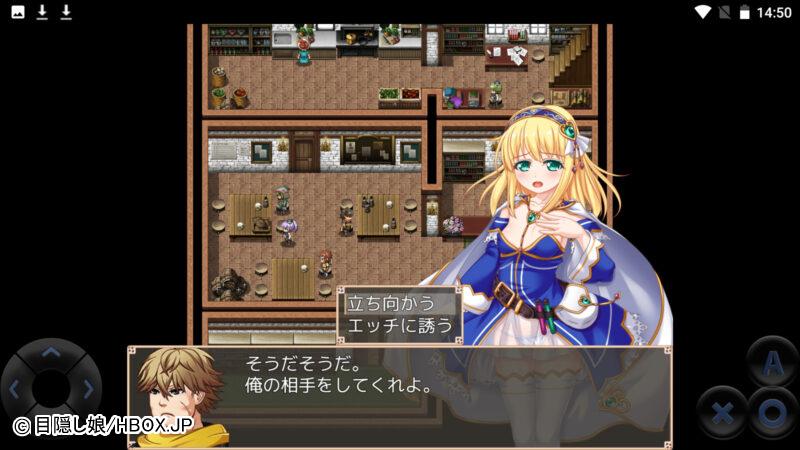Tap the on-screen X cancel button

tap(723, 410)
